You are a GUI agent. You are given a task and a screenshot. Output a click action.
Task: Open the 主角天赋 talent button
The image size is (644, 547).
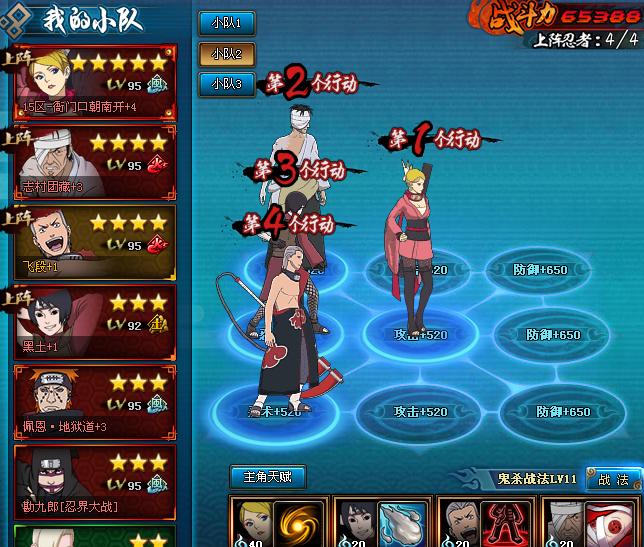coord(267,477)
